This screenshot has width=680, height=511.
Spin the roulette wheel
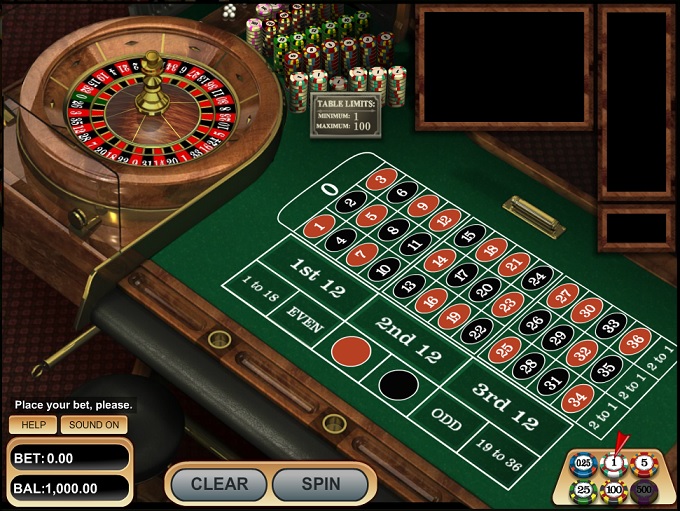[320, 484]
